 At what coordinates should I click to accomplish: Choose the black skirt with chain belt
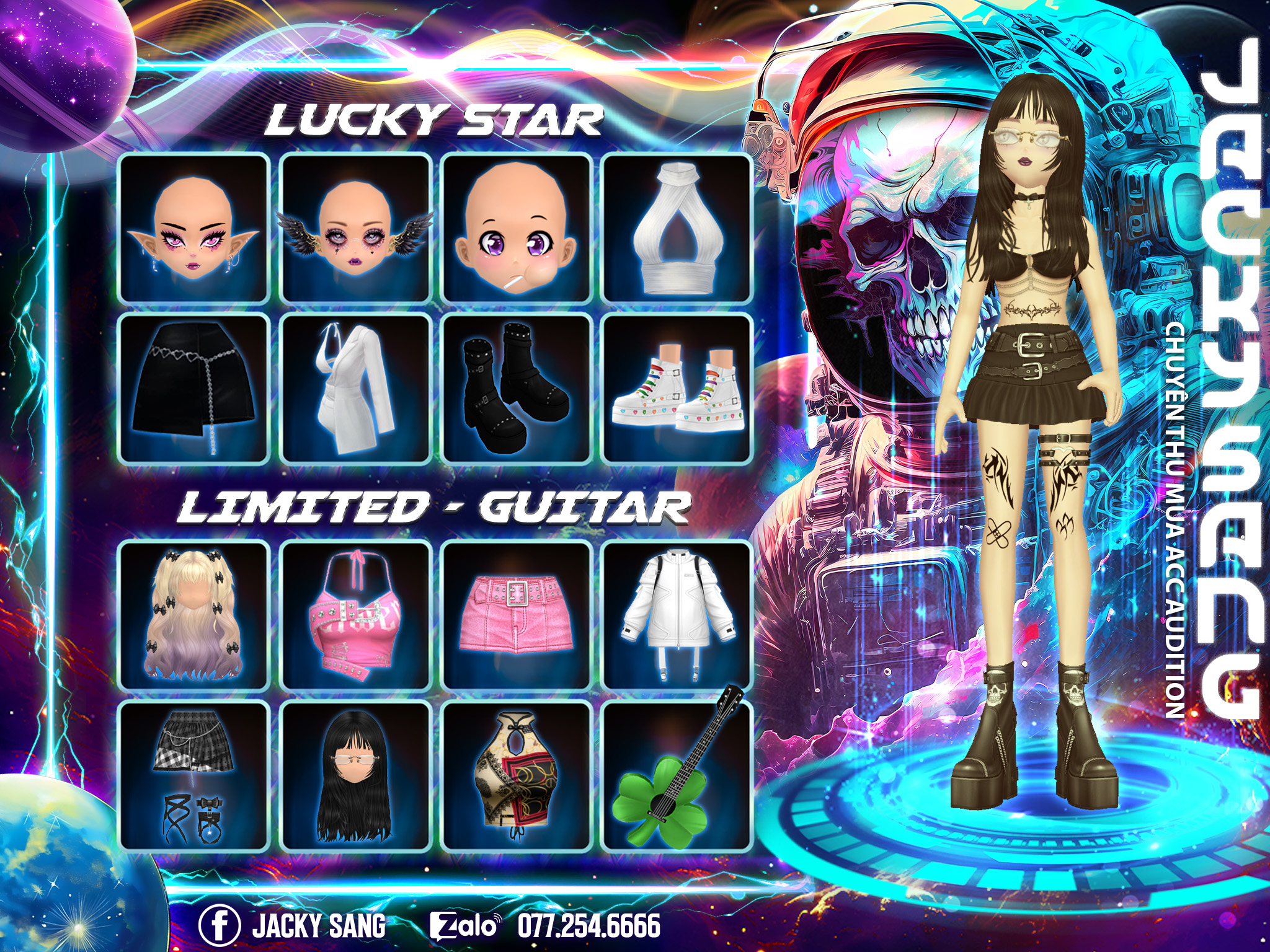(x=193, y=389)
